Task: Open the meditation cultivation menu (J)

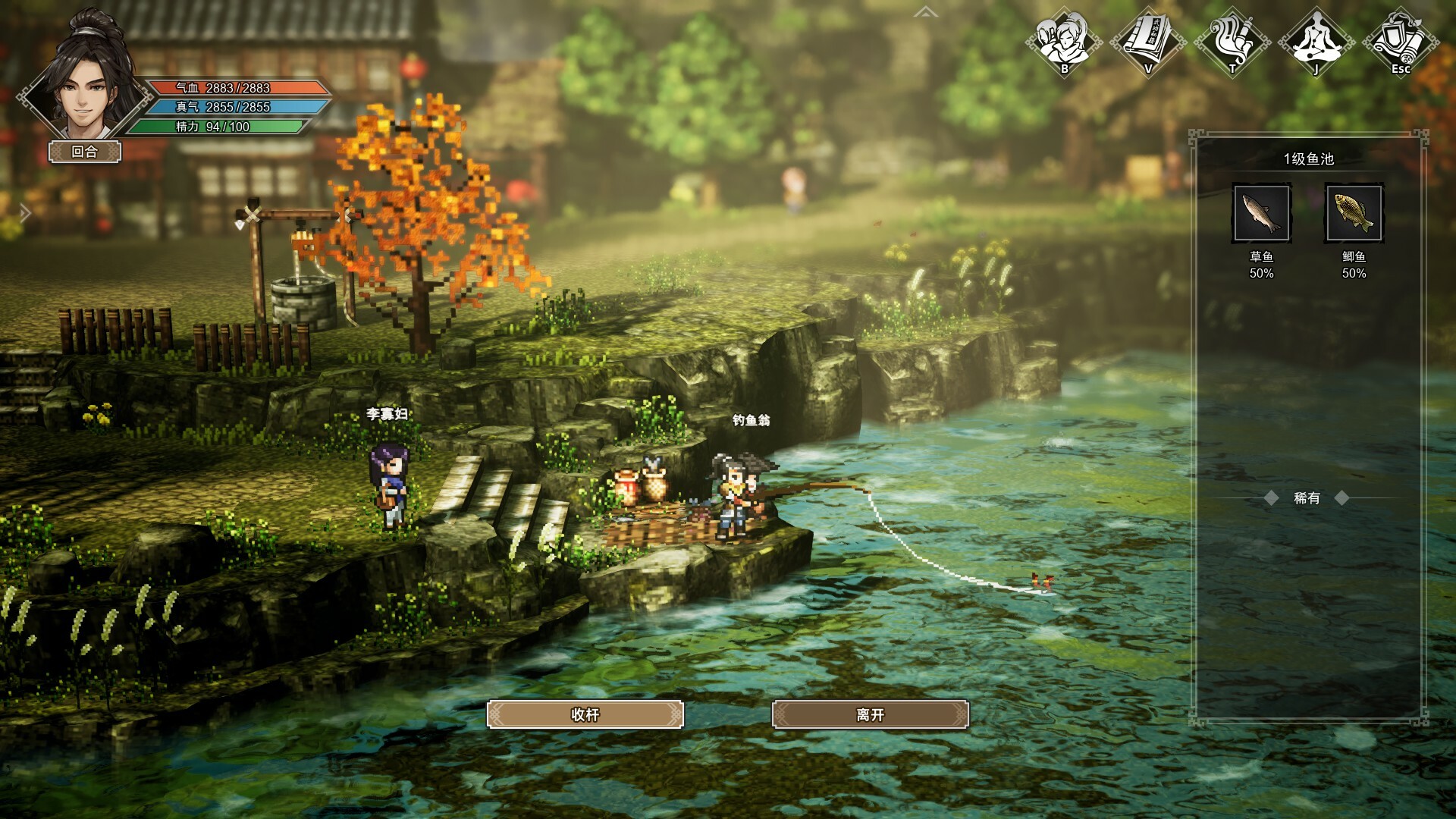Action: [1316, 42]
